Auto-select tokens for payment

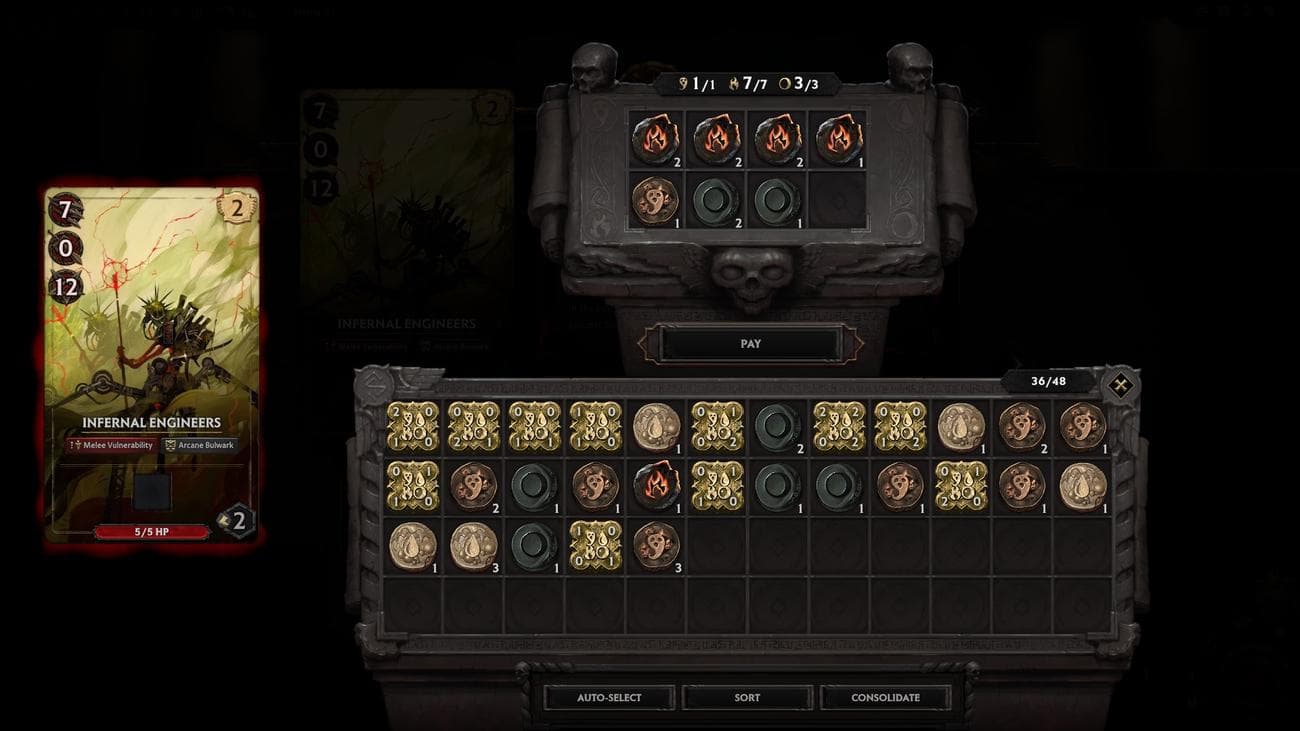(609, 697)
